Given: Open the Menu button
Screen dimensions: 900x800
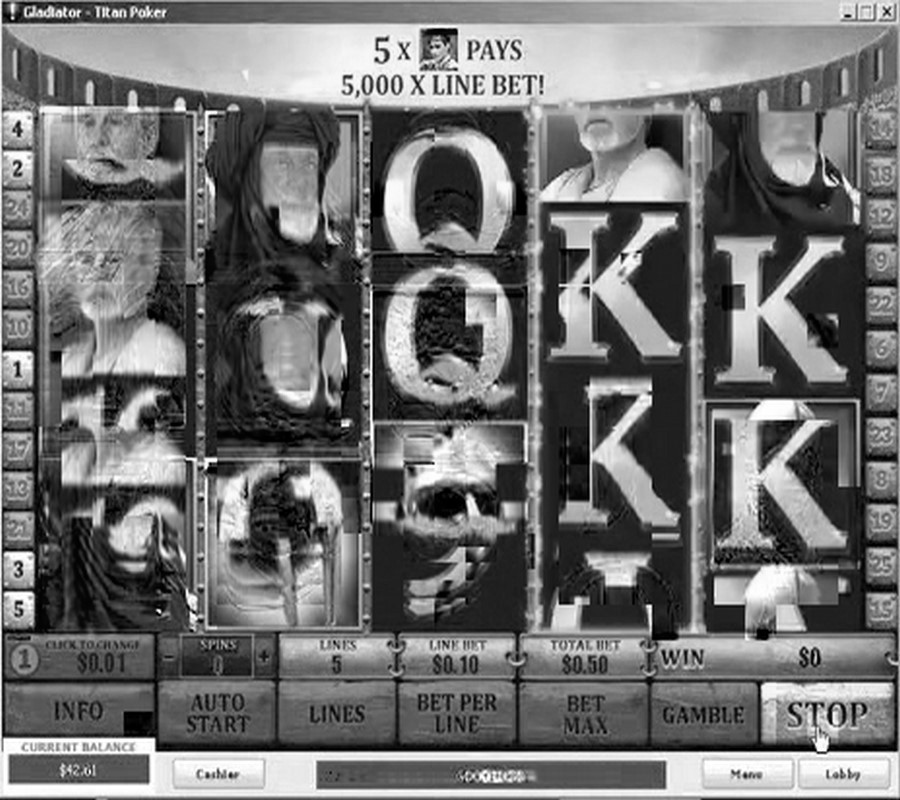Looking at the screenshot, I should [746, 773].
